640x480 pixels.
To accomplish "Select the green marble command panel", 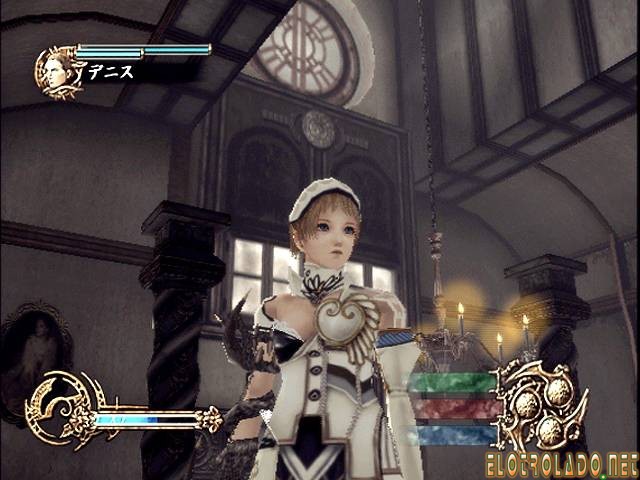I will tap(453, 382).
